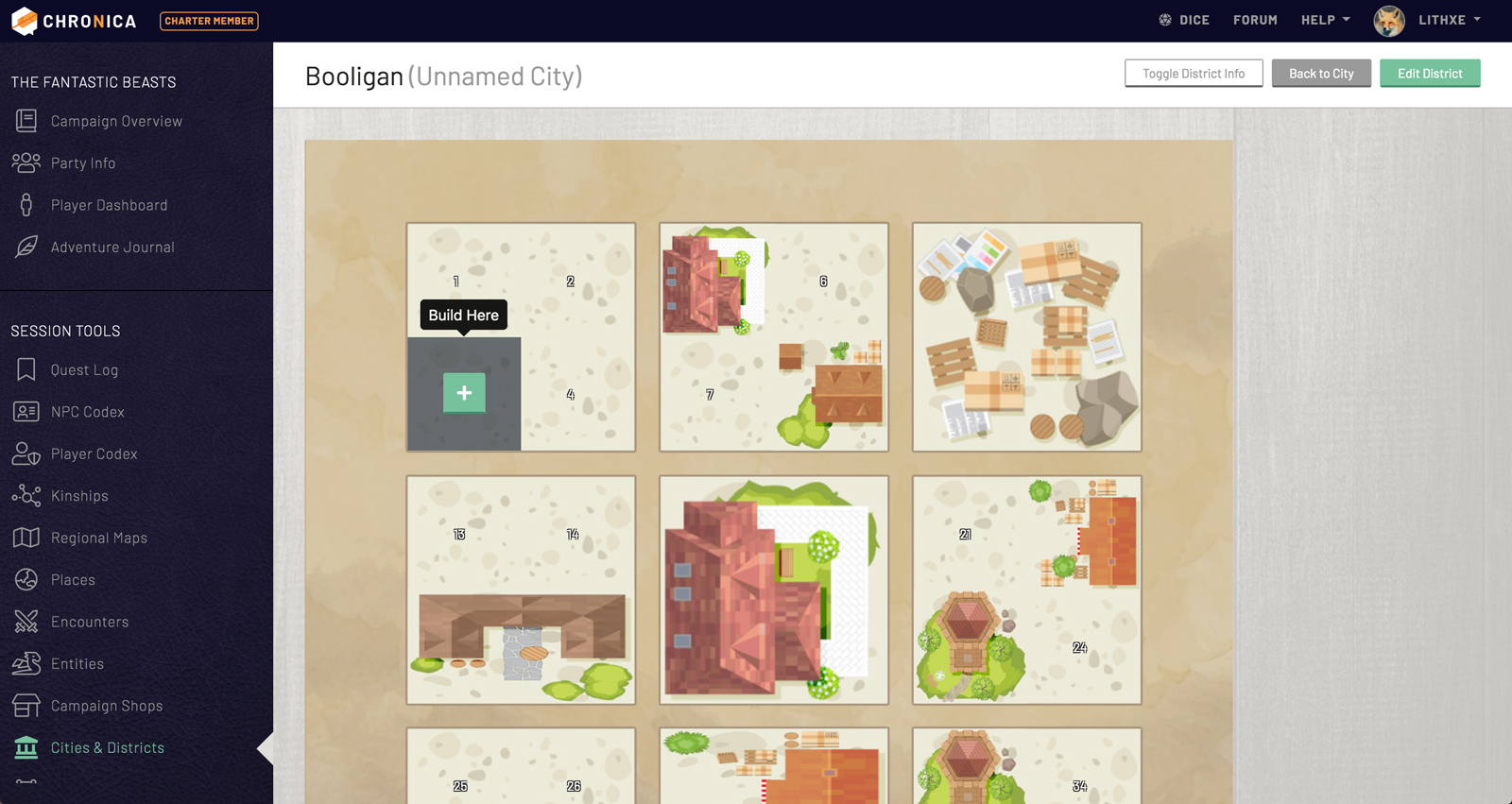
Task: Open the Quest Log from the sidebar
Action: coord(81,369)
